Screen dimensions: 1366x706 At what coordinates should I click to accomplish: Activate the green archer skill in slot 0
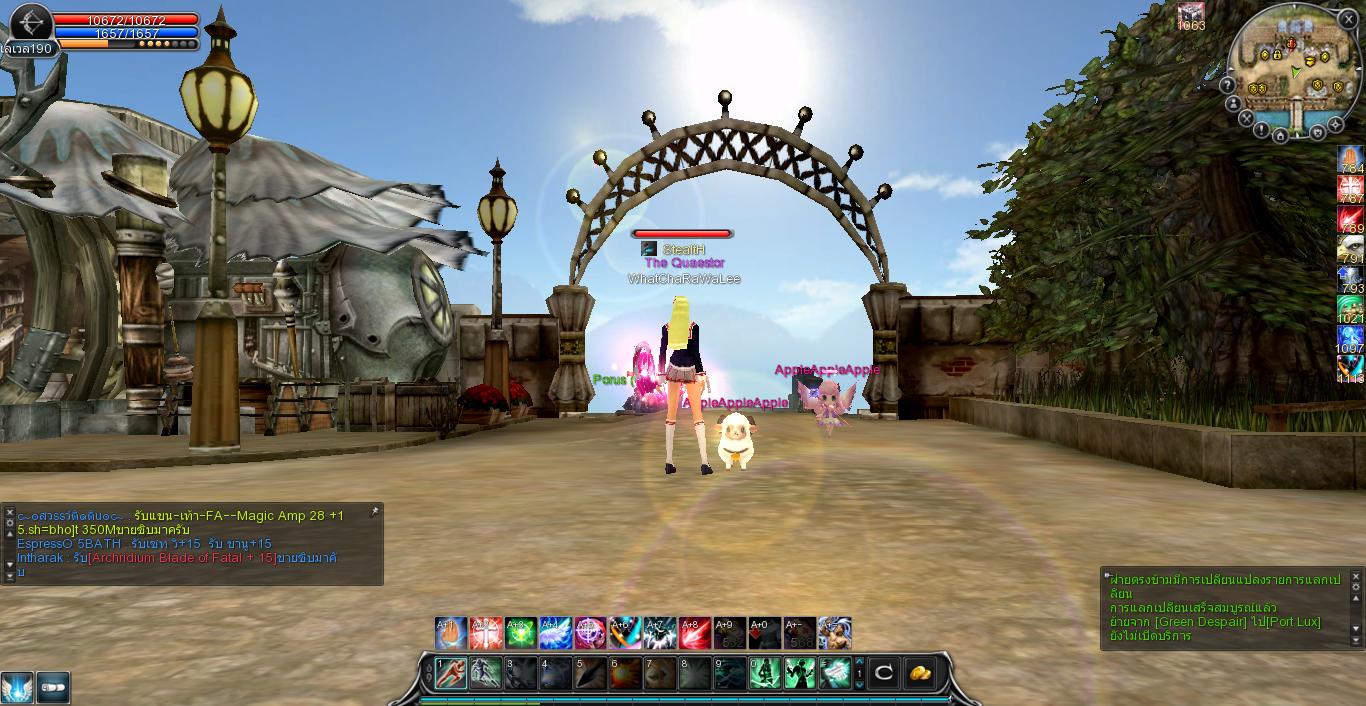(x=765, y=673)
